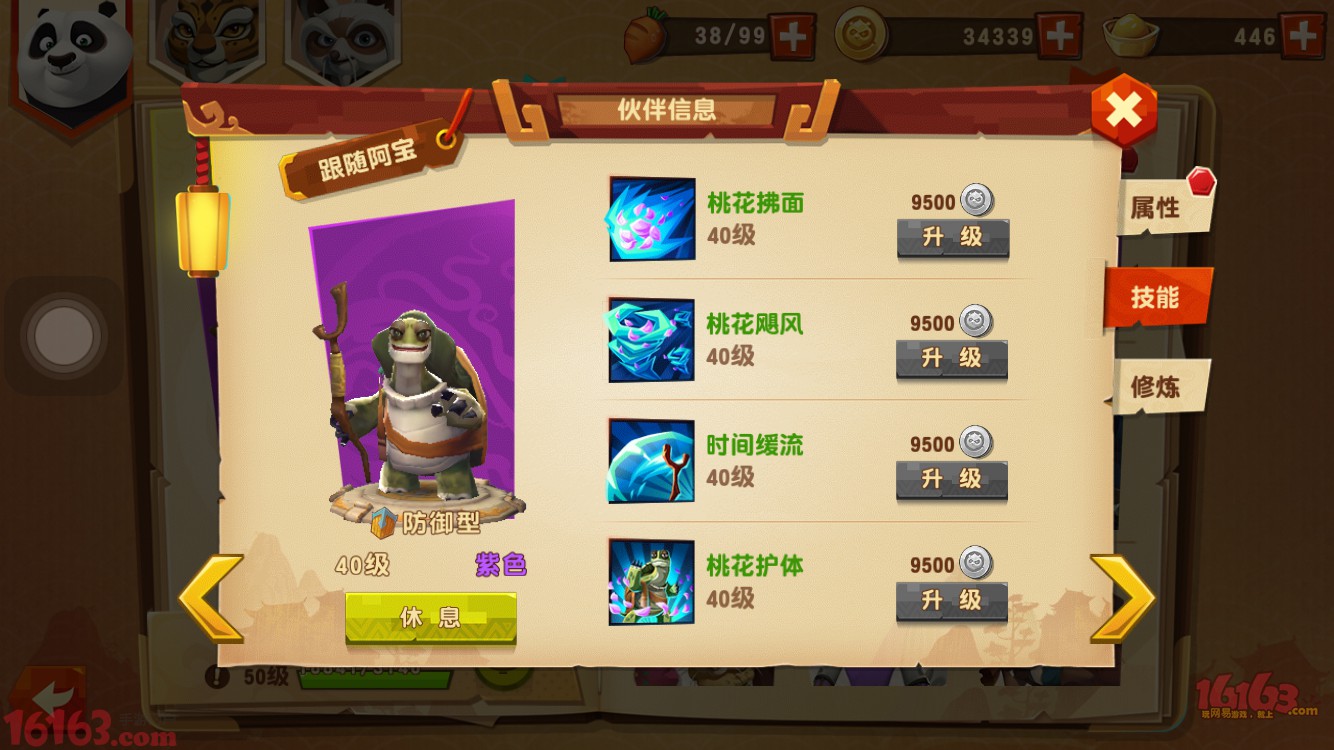Select the 桃花飓风 skill icon
This screenshot has width=1334, height=750.
[x=650, y=340]
